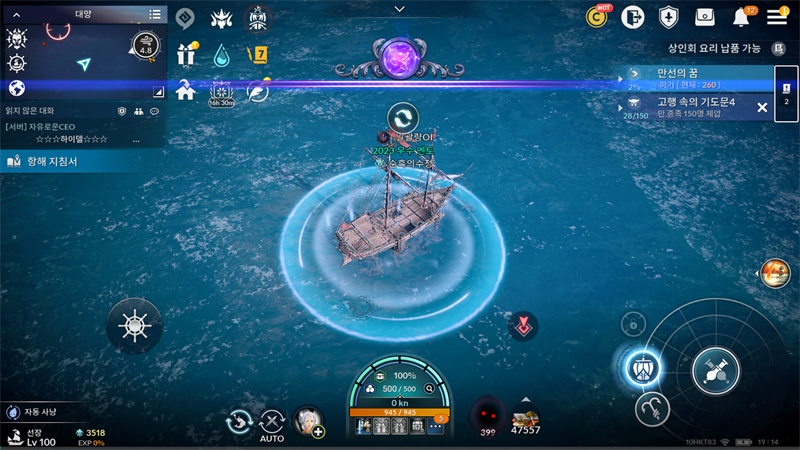This screenshot has width=800, height=450.
Task: Open the world globe map icon
Action: point(16,89)
